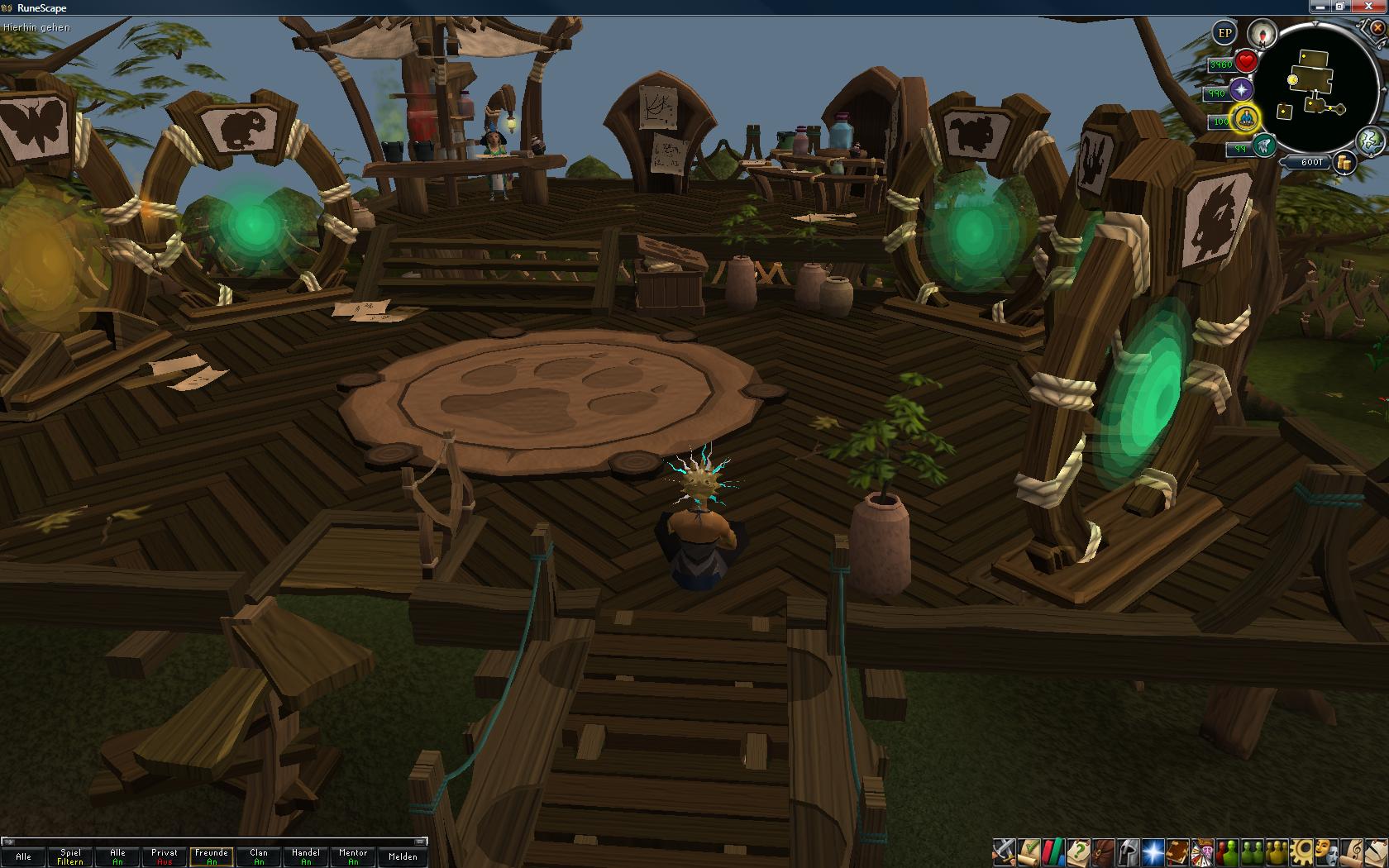Open the helmet worn equipment tab
The height and width of the screenshot is (868, 1389).
click(1127, 851)
